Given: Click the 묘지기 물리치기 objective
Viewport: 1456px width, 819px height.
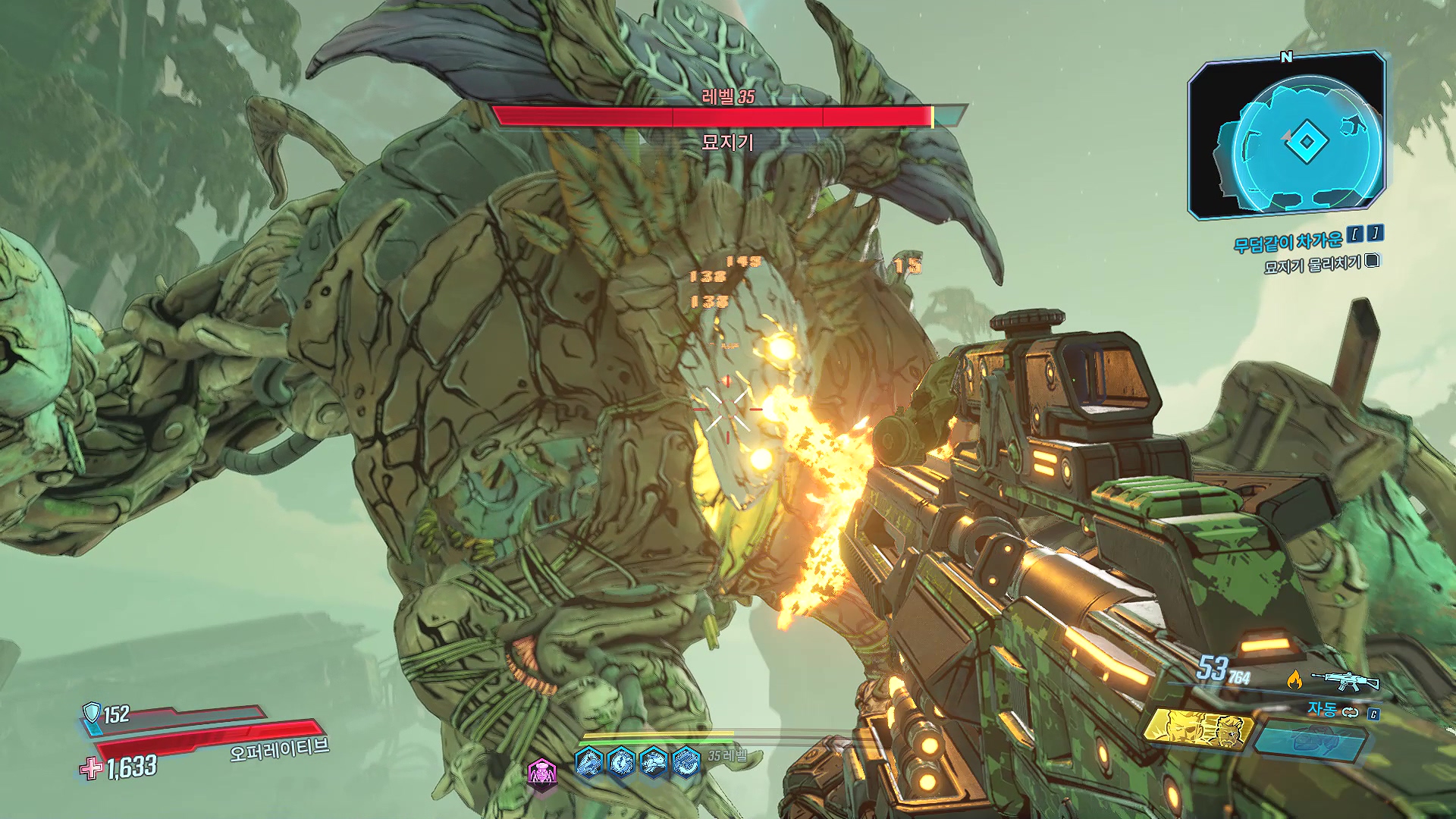Looking at the screenshot, I should (1312, 264).
